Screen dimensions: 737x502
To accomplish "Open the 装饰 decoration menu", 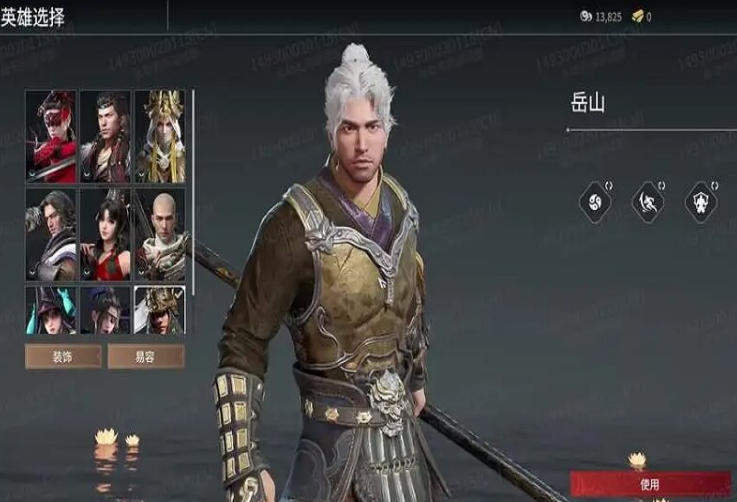I will [63, 356].
